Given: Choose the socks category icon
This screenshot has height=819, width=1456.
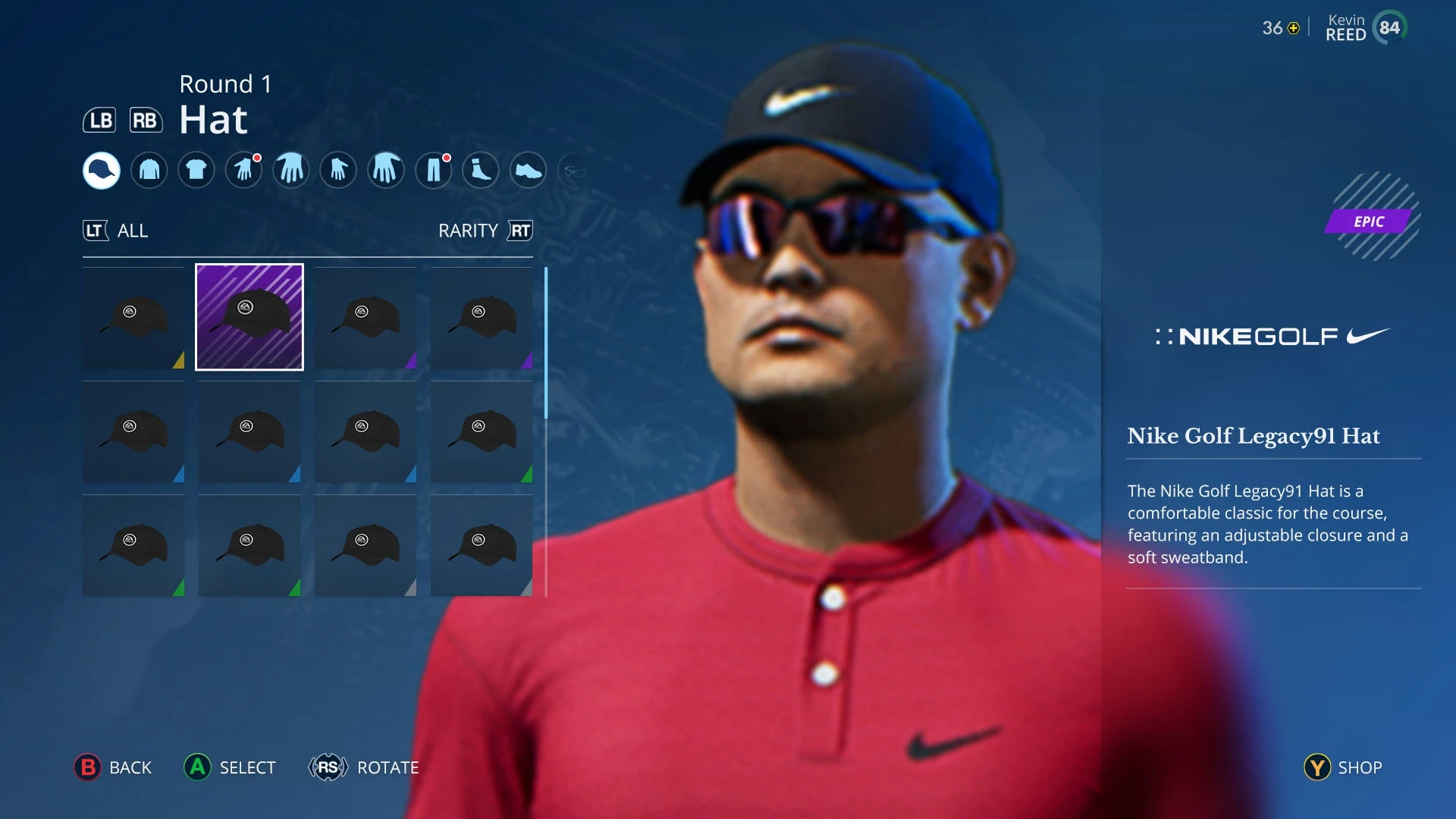Looking at the screenshot, I should point(481,170).
